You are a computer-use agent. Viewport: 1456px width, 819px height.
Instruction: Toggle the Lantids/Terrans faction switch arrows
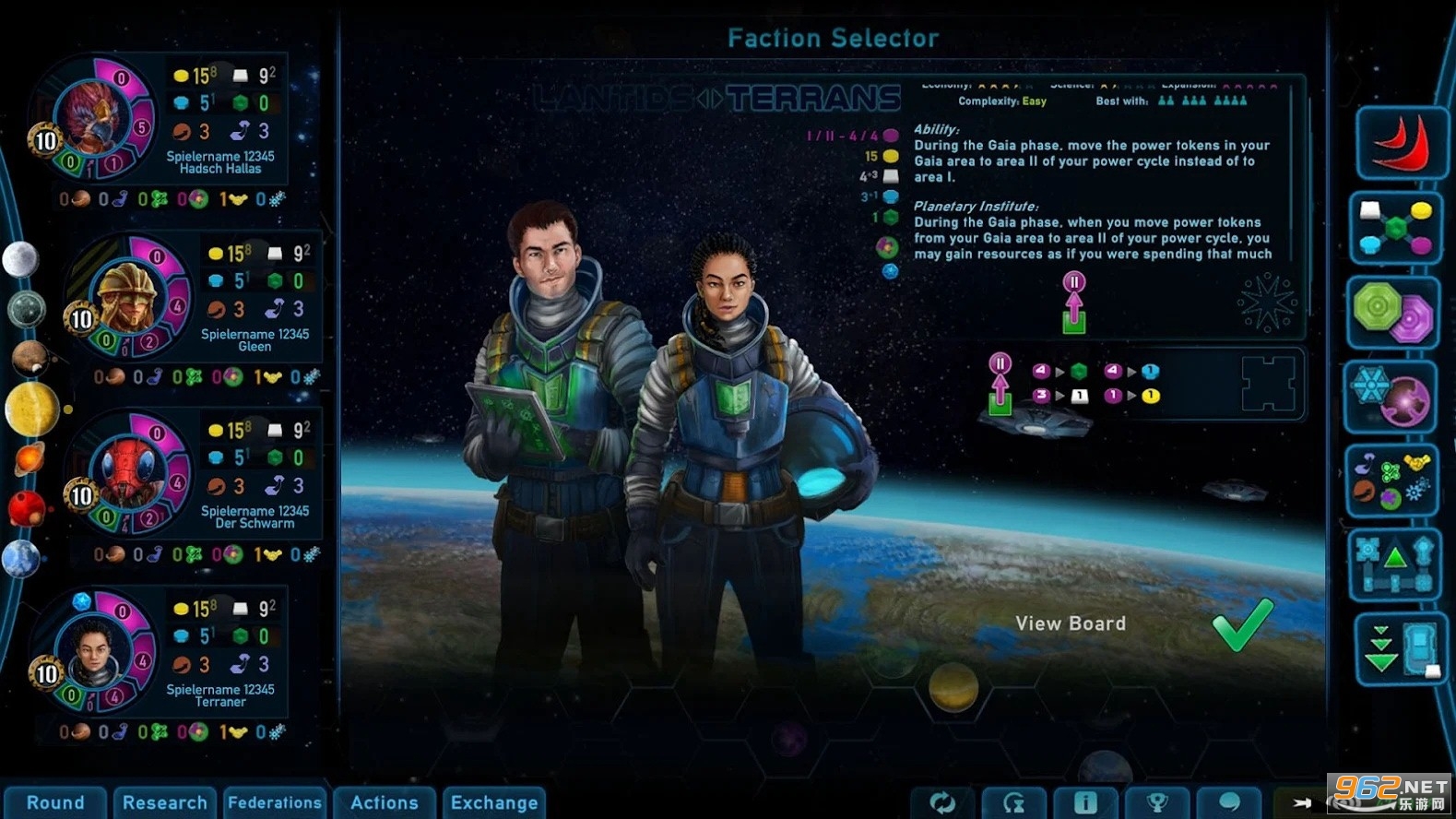pos(709,98)
